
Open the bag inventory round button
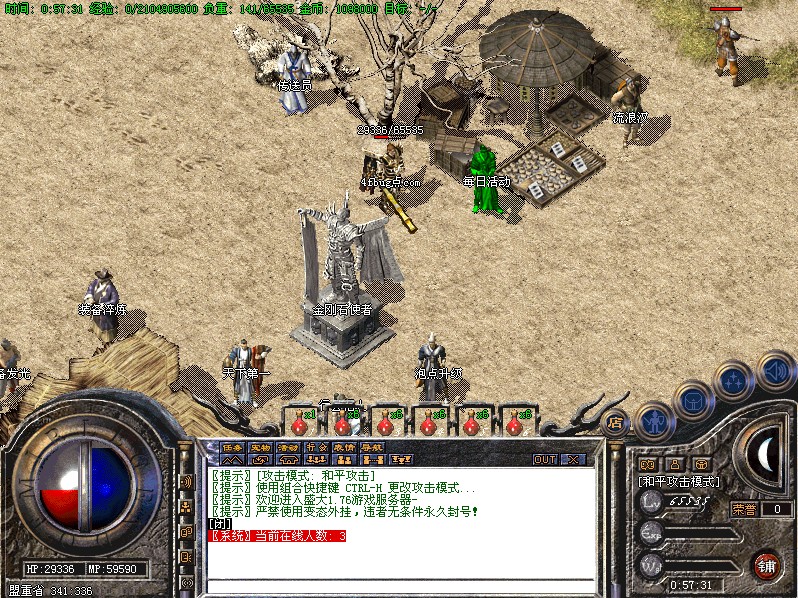point(694,400)
